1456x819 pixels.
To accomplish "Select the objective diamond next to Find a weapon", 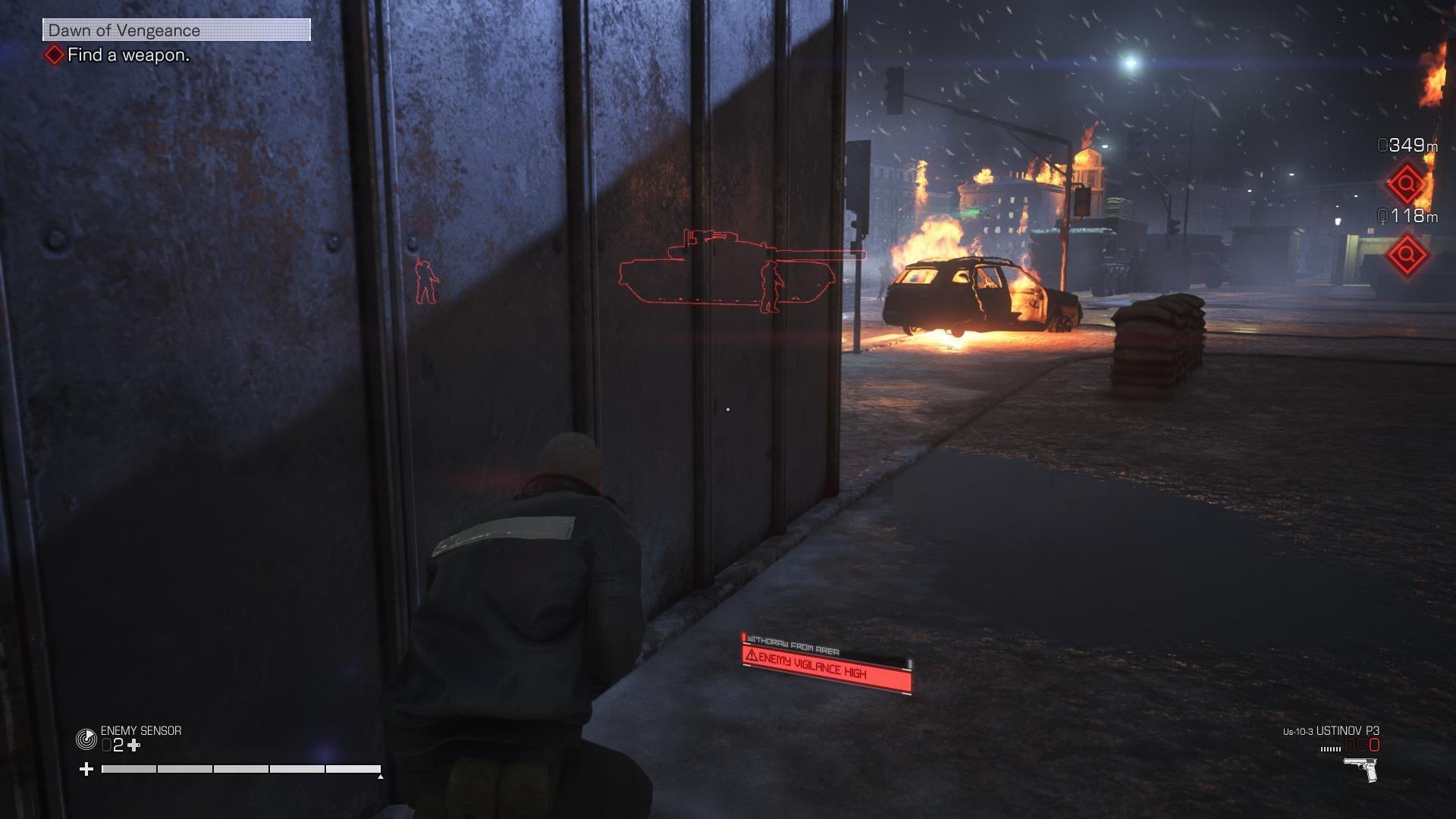I will [55, 55].
